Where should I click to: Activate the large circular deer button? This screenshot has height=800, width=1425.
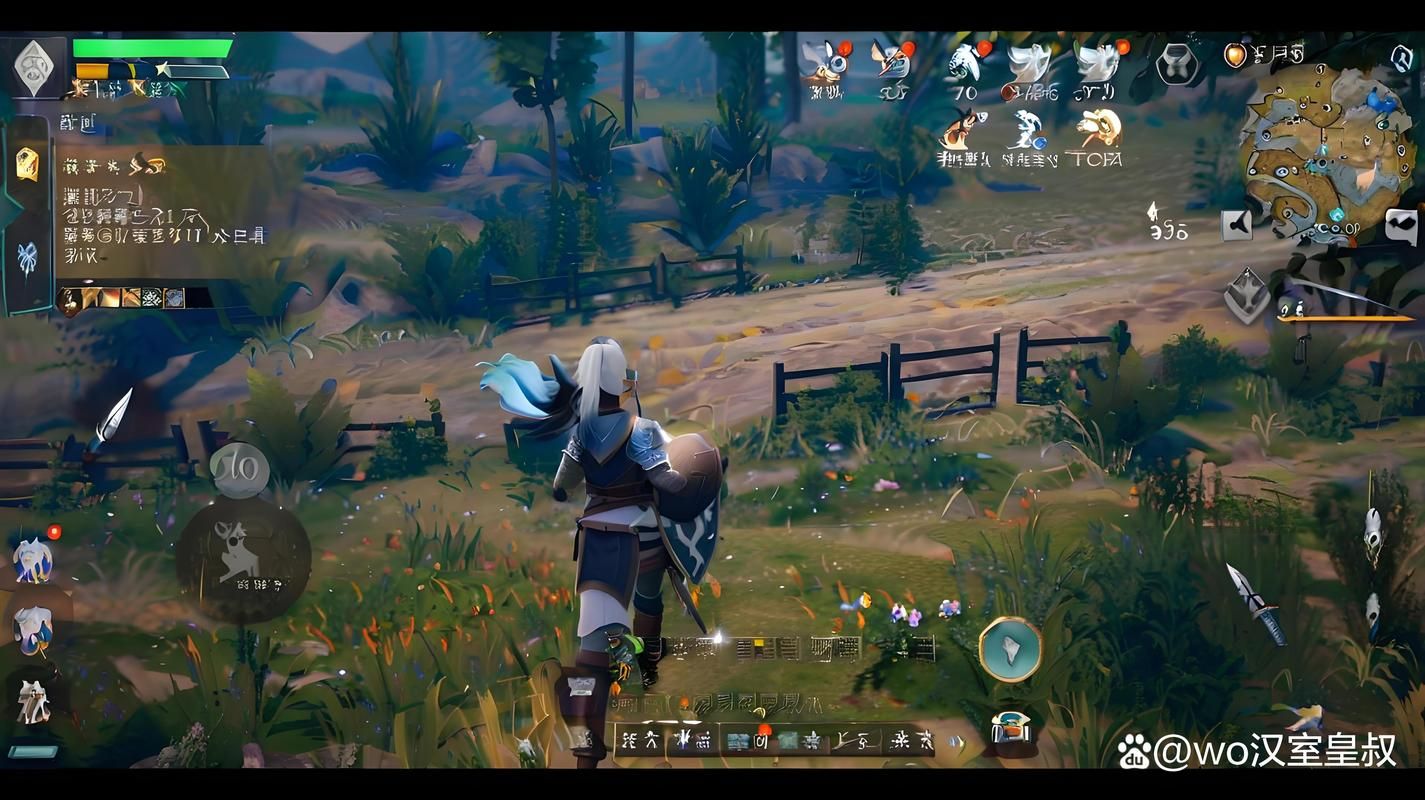(243, 558)
